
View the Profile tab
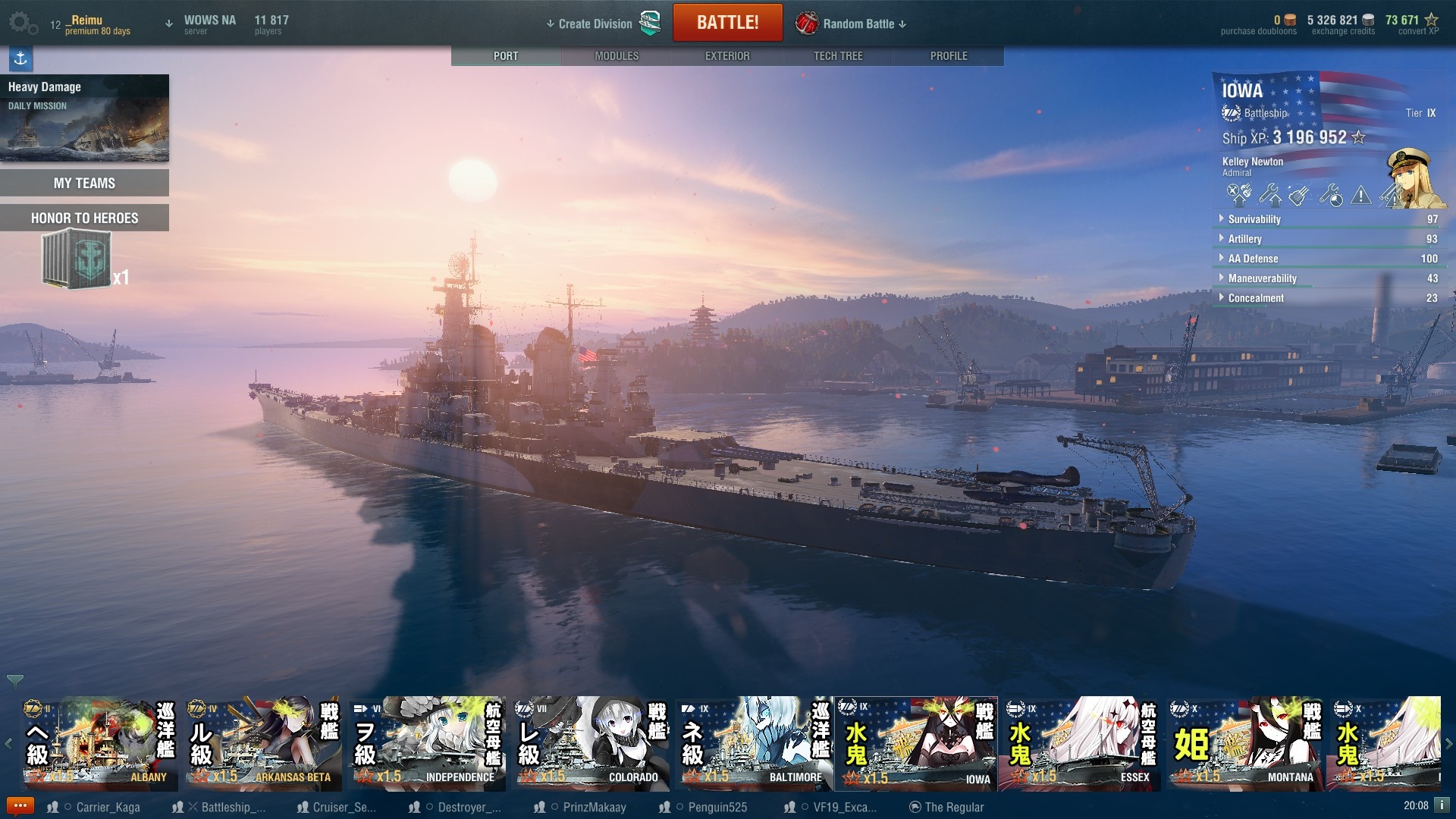[x=949, y=56]
